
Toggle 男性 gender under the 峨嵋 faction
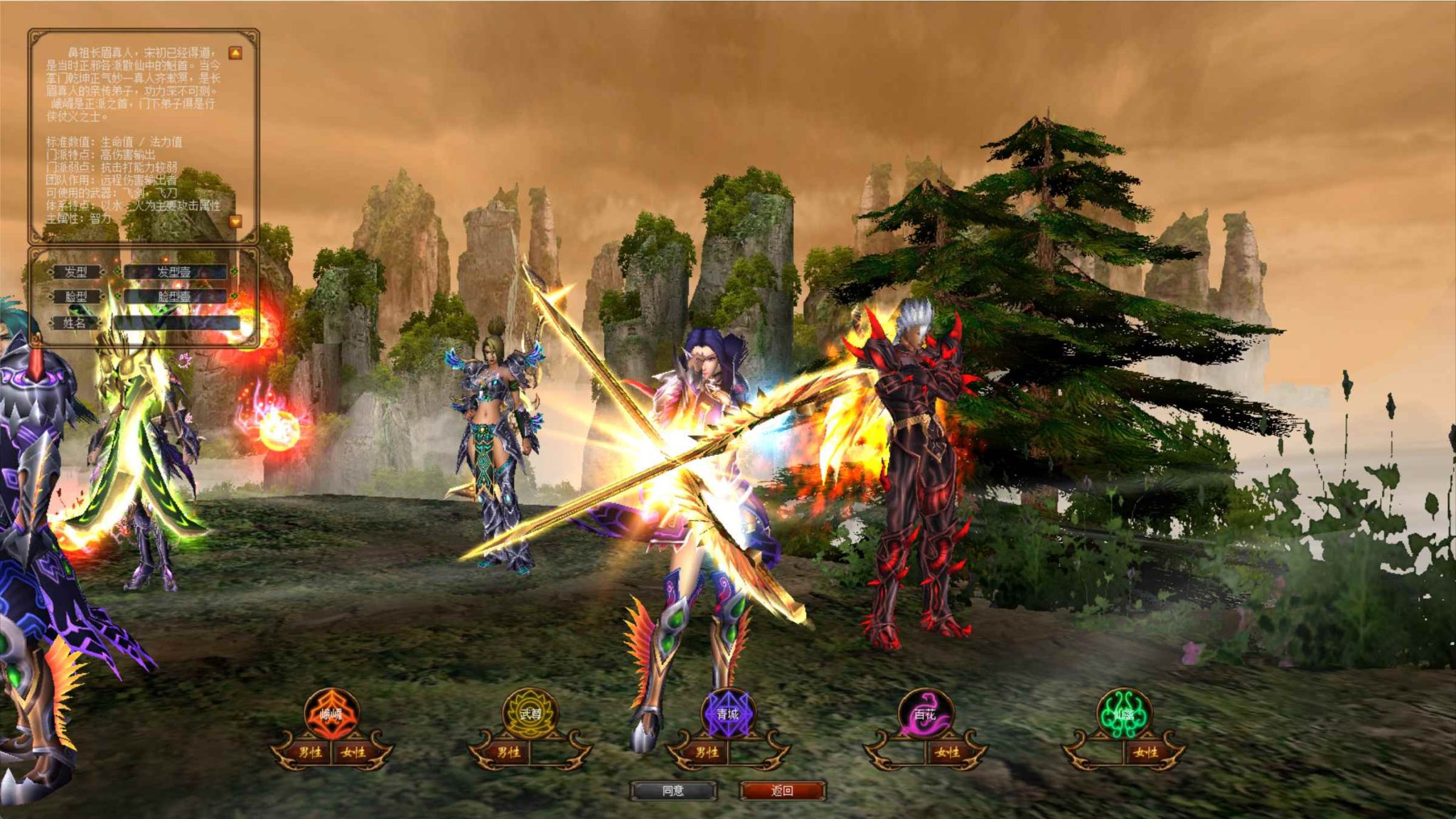coord(309,752)
